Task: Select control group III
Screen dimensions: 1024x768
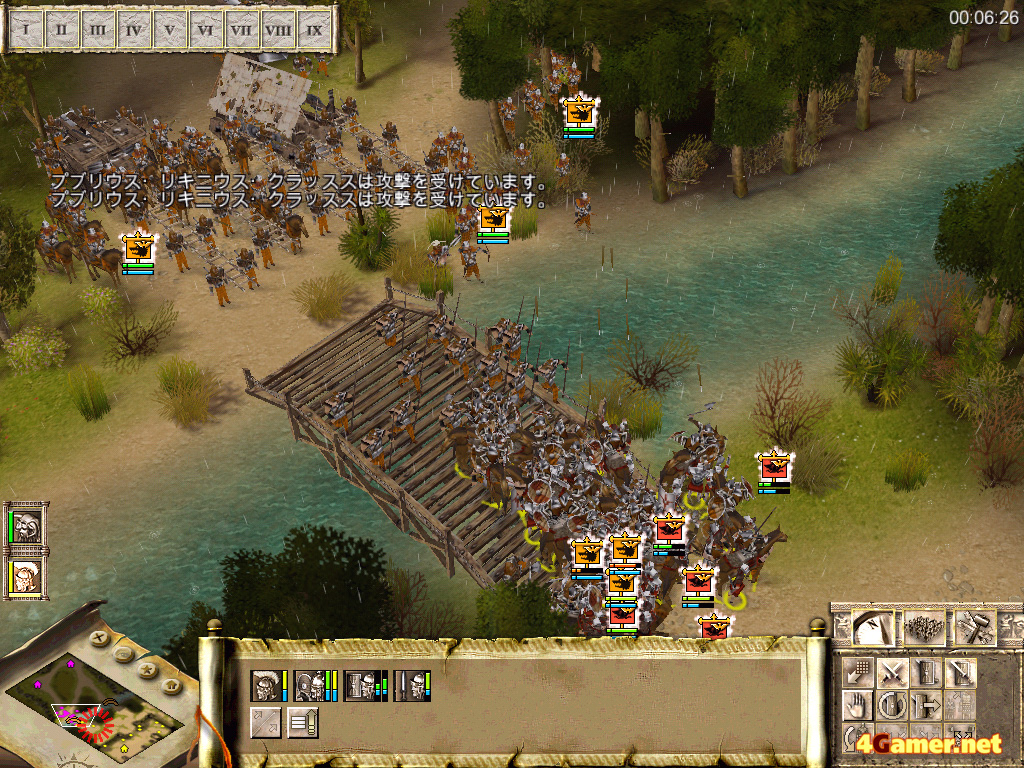Action: click(97, 30)
